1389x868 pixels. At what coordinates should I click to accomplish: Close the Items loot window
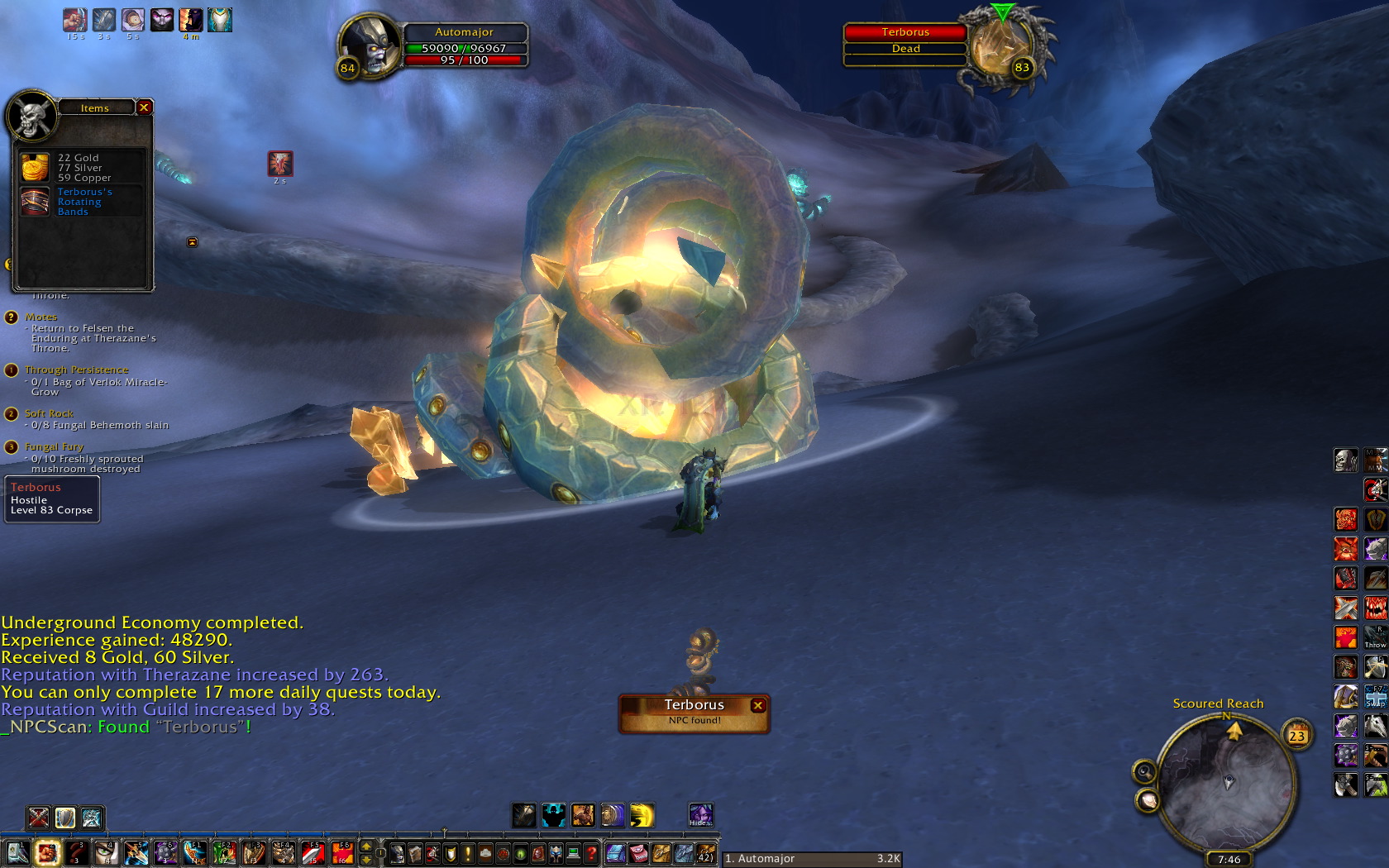[144, 107]
